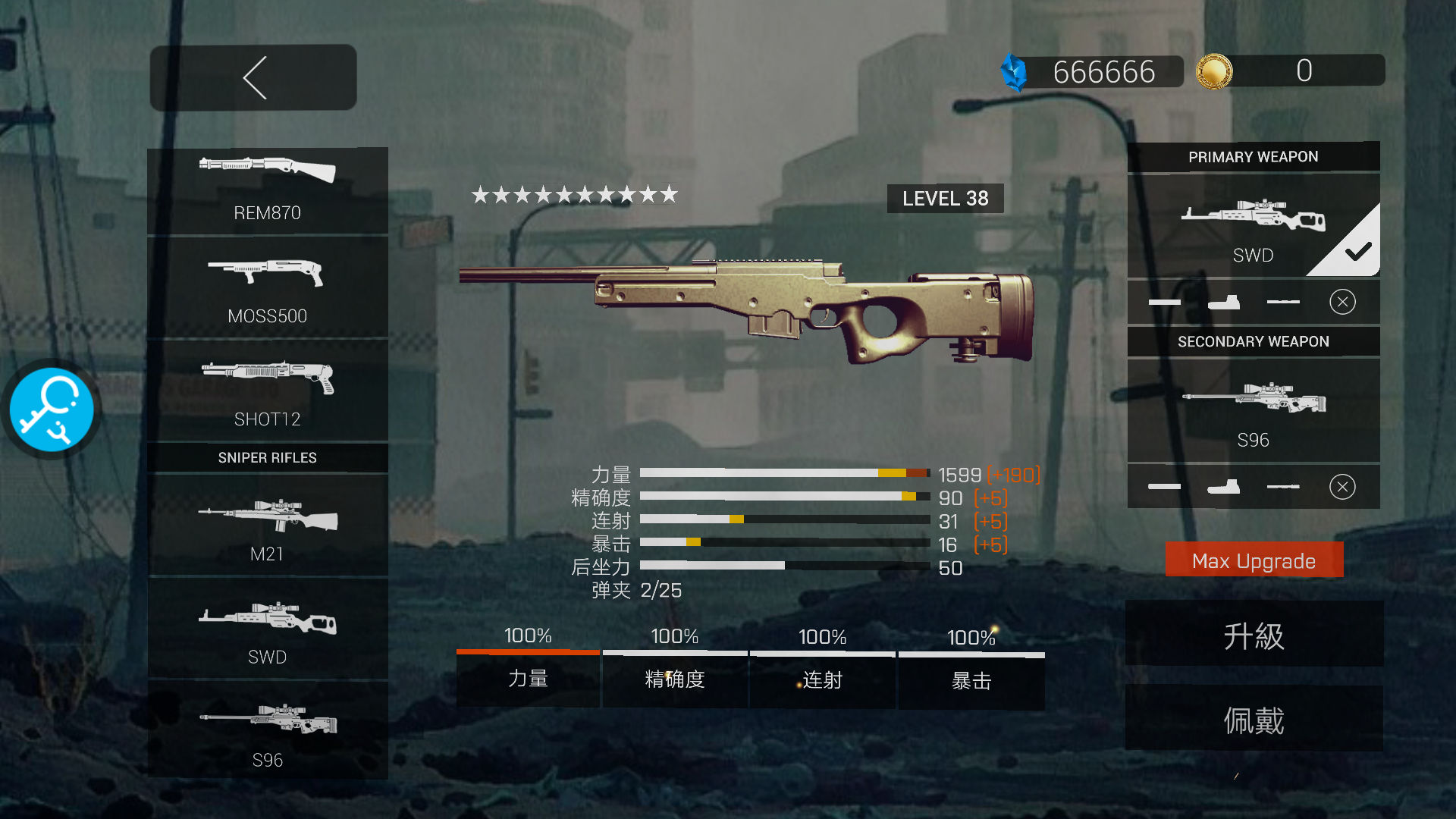The height and width of the screenshot is (819, 1456).
Task: Remove the primary weapon attachments
Action: pos(1342,302)
